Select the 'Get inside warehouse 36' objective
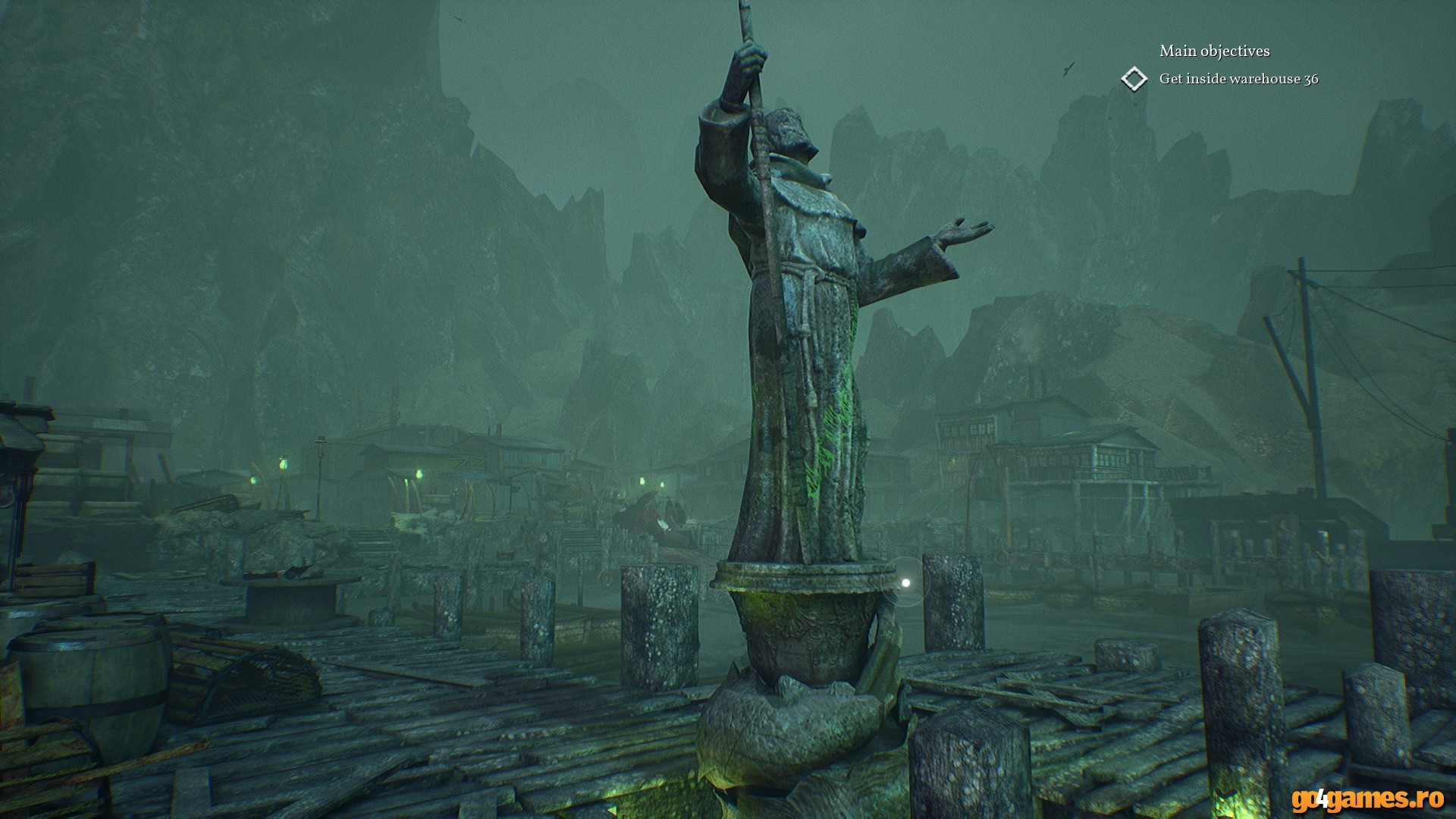The width and height of the screenshot is (1456, 819). [1238, 79]
